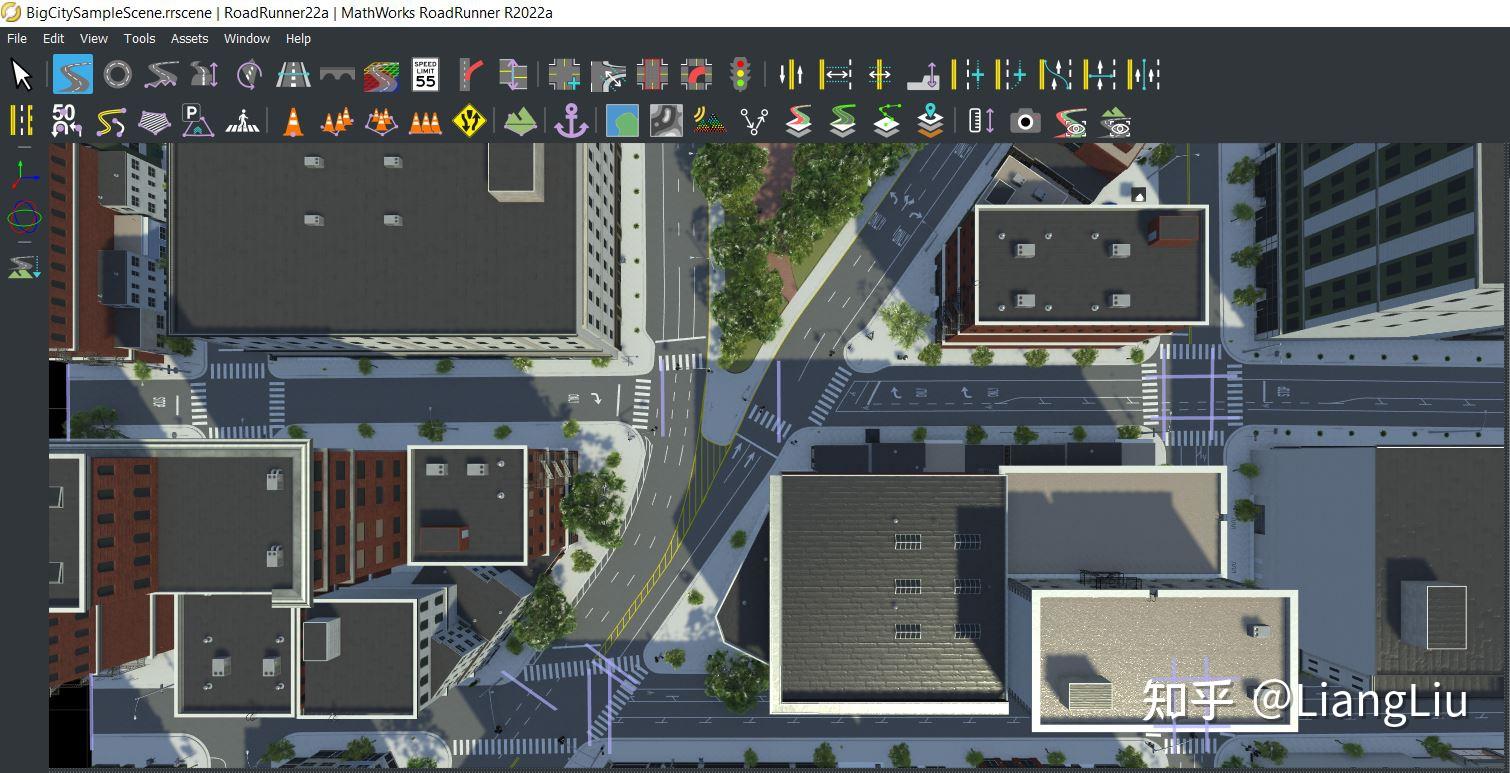Select the Lane Width Tool

tap(835, 73)
